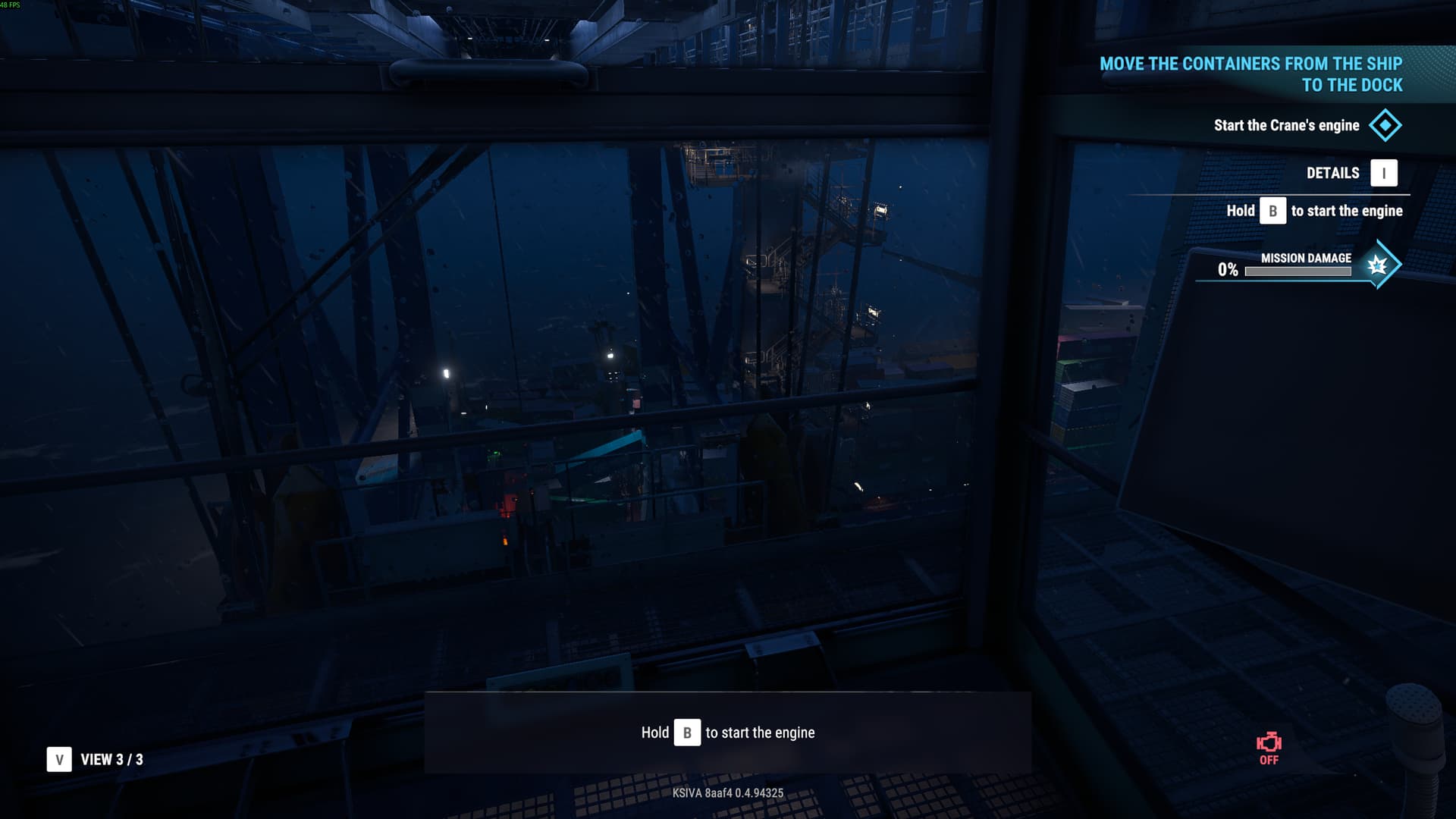This screenshot has height=819, width=1456.
Task: Select the Start the Crane's engine objective
Action: [x=1286, y=126]
